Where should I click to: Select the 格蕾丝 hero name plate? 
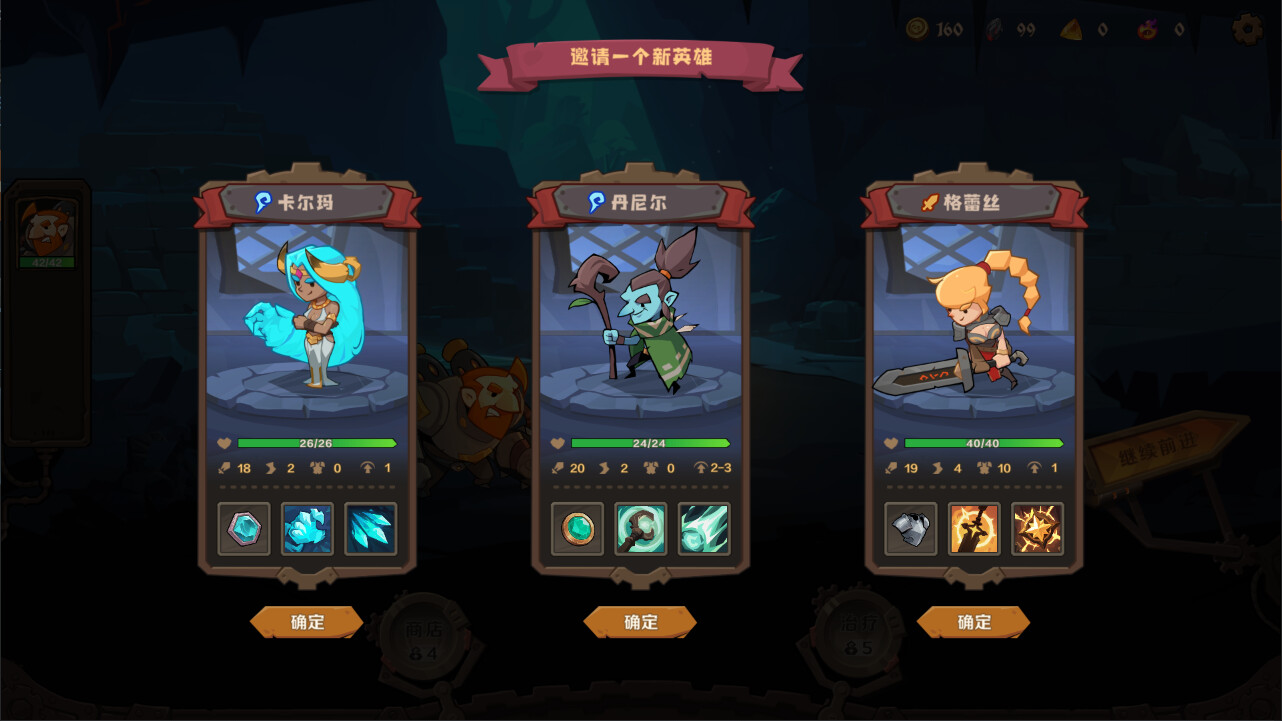tap(974, 201)
